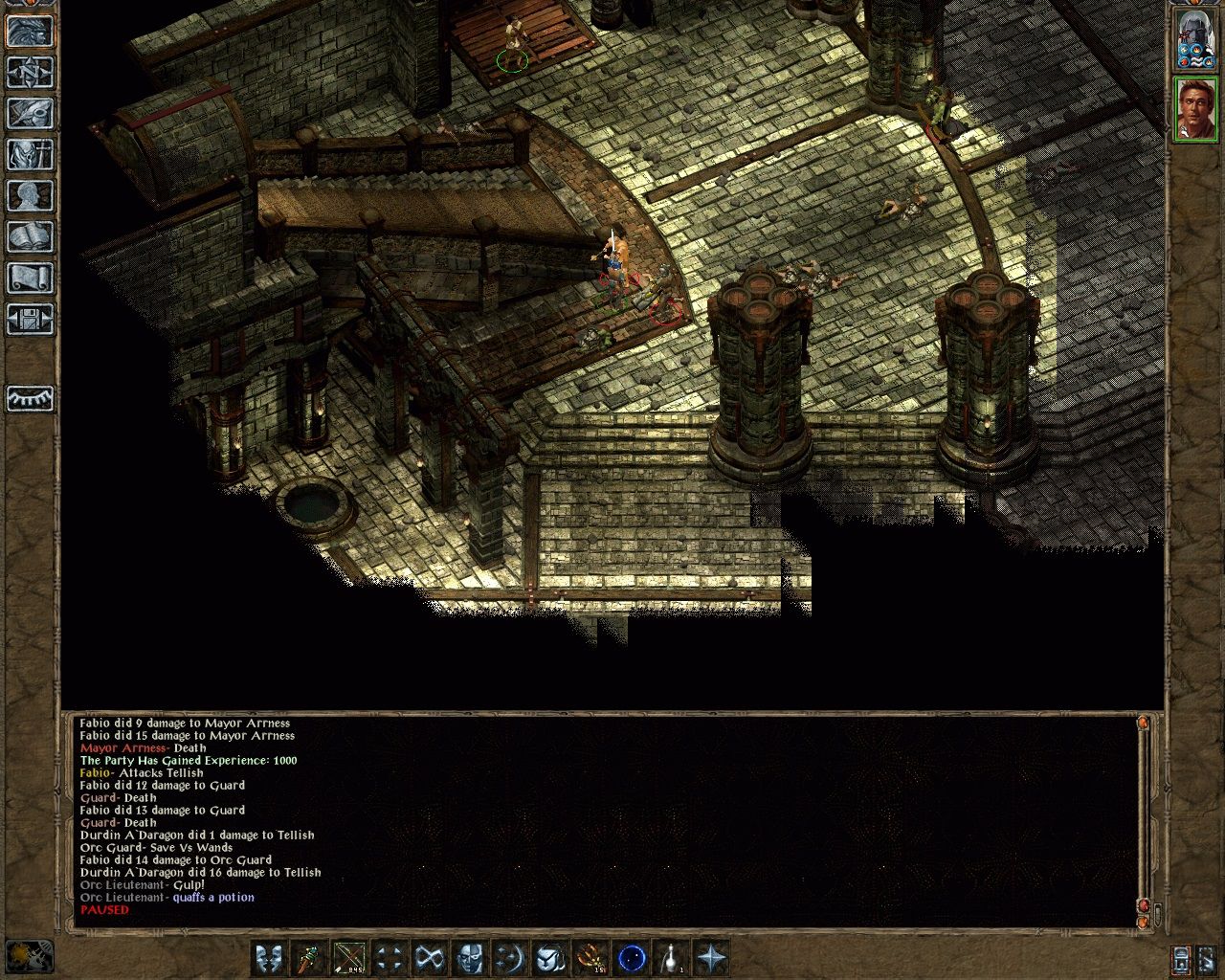Enable stealth with the half-face icon
1225x980 pixels.
coord(467,955)
